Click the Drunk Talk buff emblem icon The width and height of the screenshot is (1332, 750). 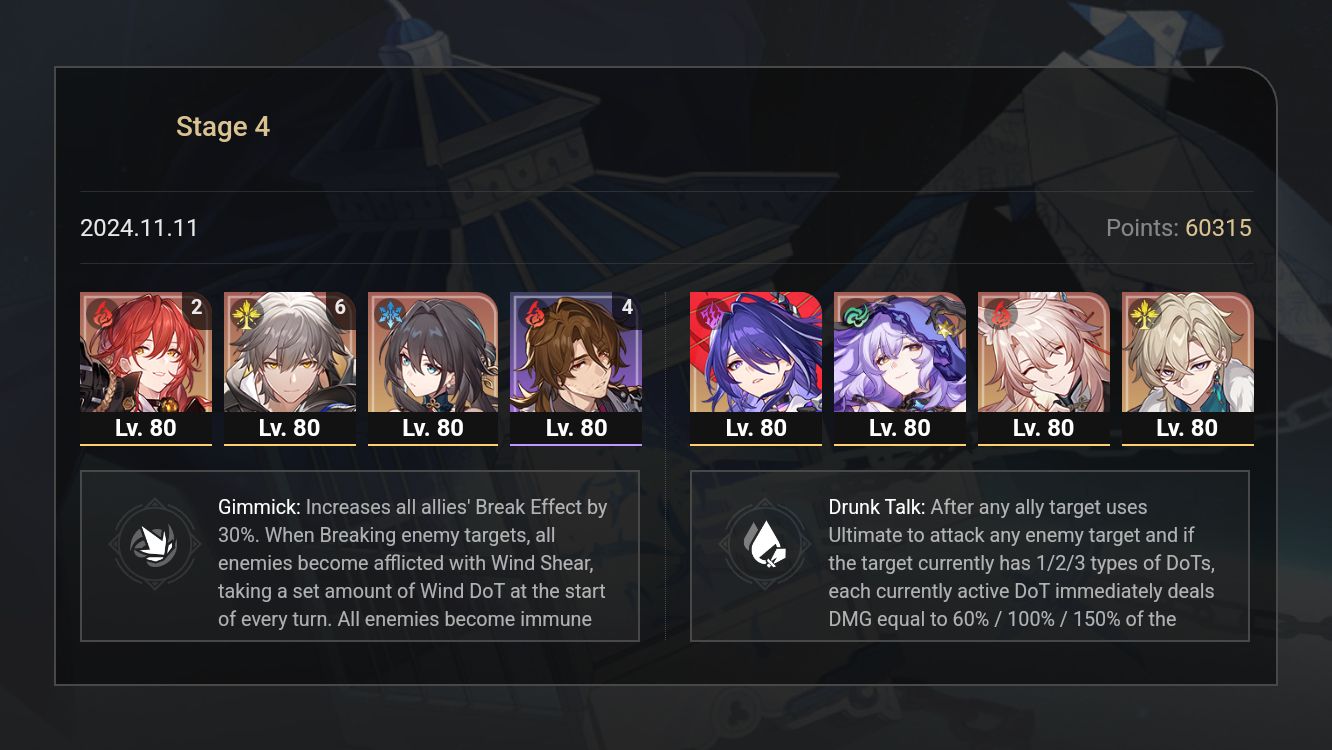(767, 543)
